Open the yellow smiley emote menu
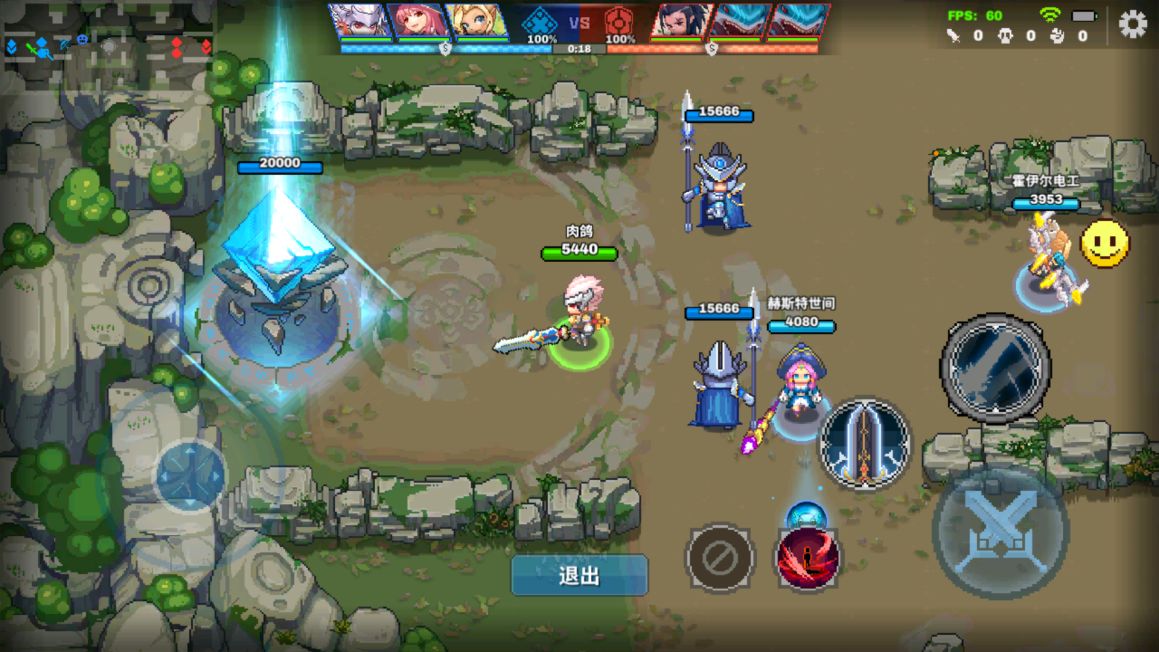This screenshot has width=1159, height=652. (x=1105, y=243)
